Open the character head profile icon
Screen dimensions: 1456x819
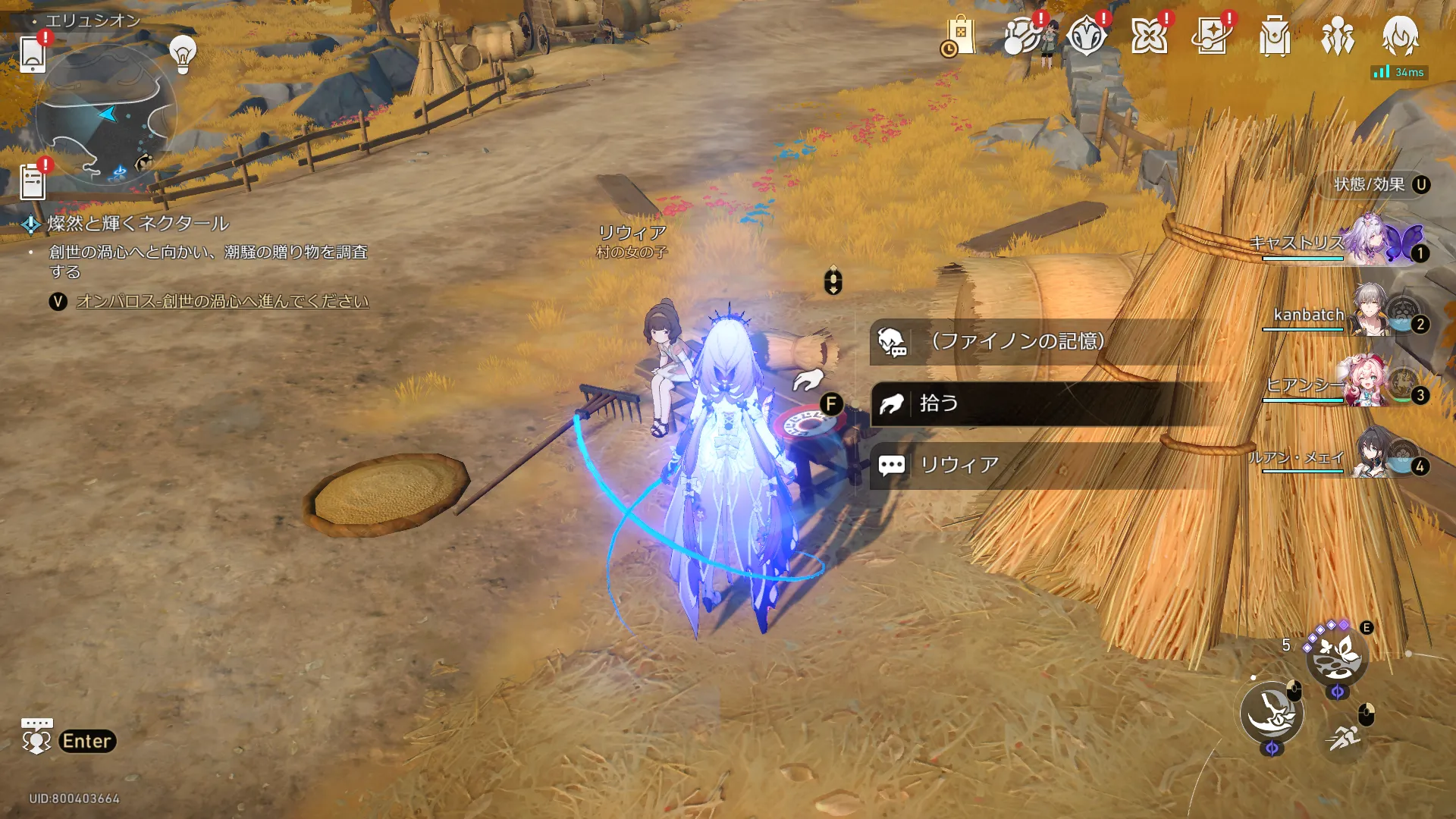point(1400,36)
